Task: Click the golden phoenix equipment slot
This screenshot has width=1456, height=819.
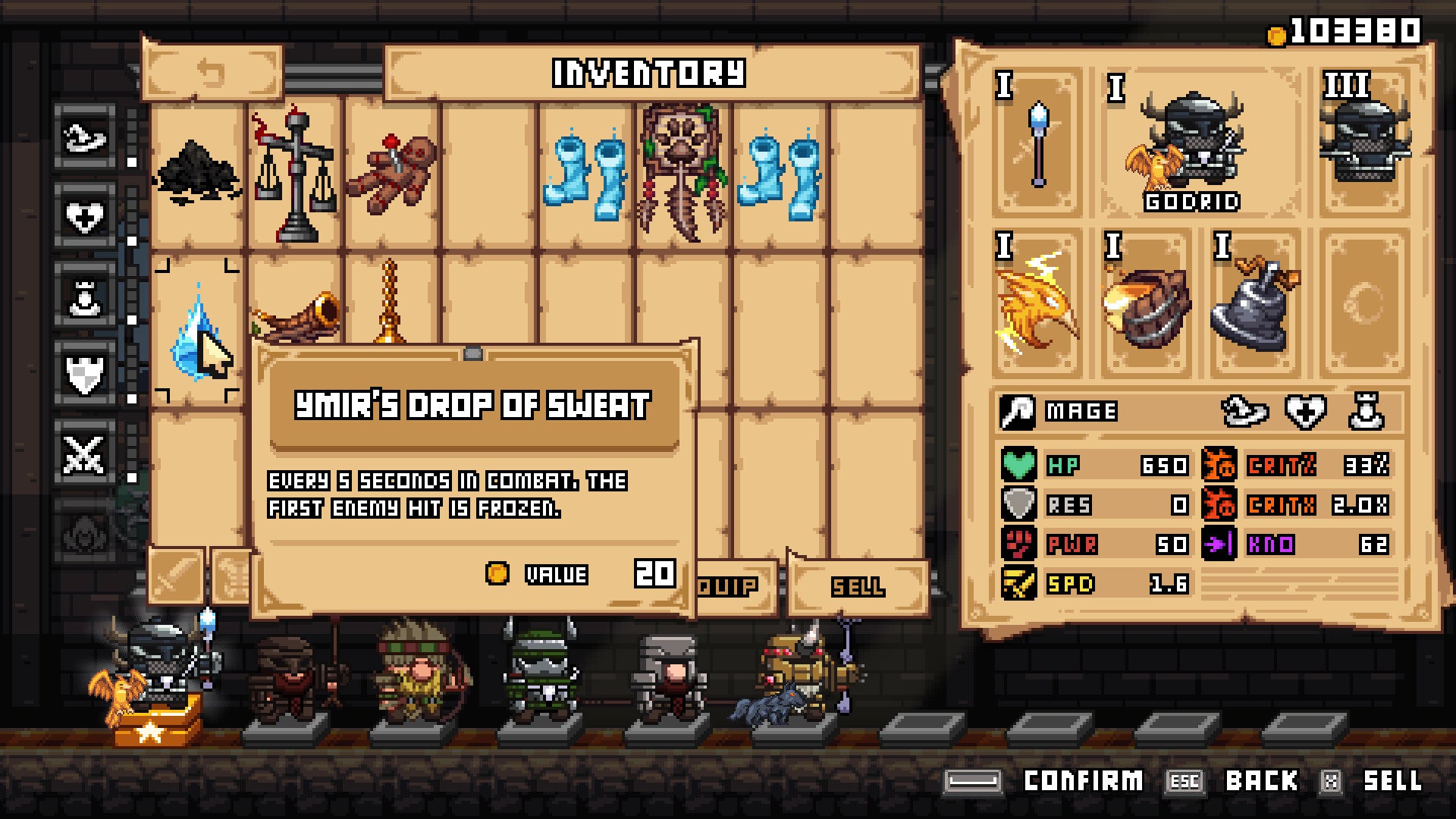Action: 1037,303
